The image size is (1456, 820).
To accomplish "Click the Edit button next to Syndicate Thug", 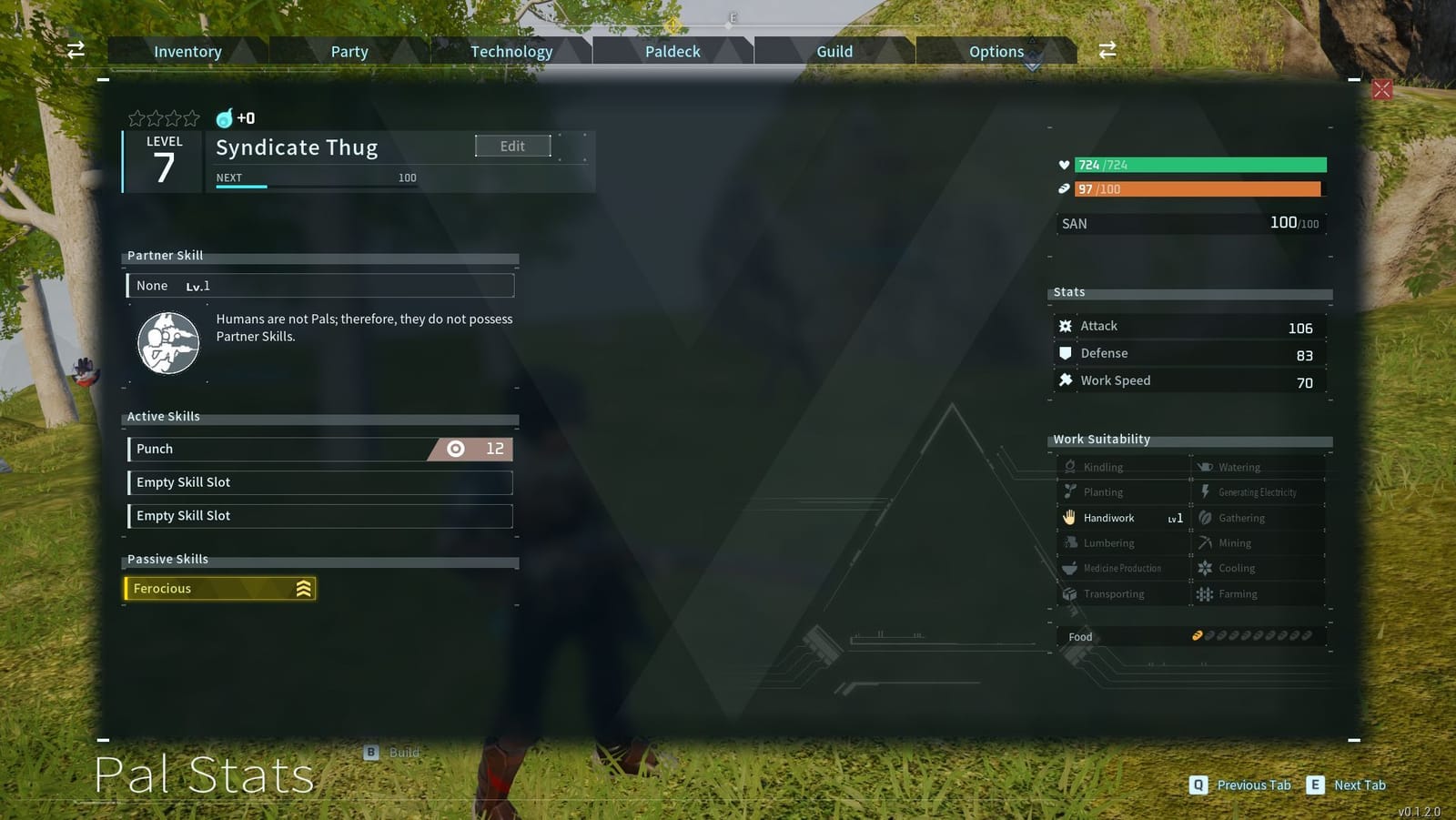I will point(512,146).
